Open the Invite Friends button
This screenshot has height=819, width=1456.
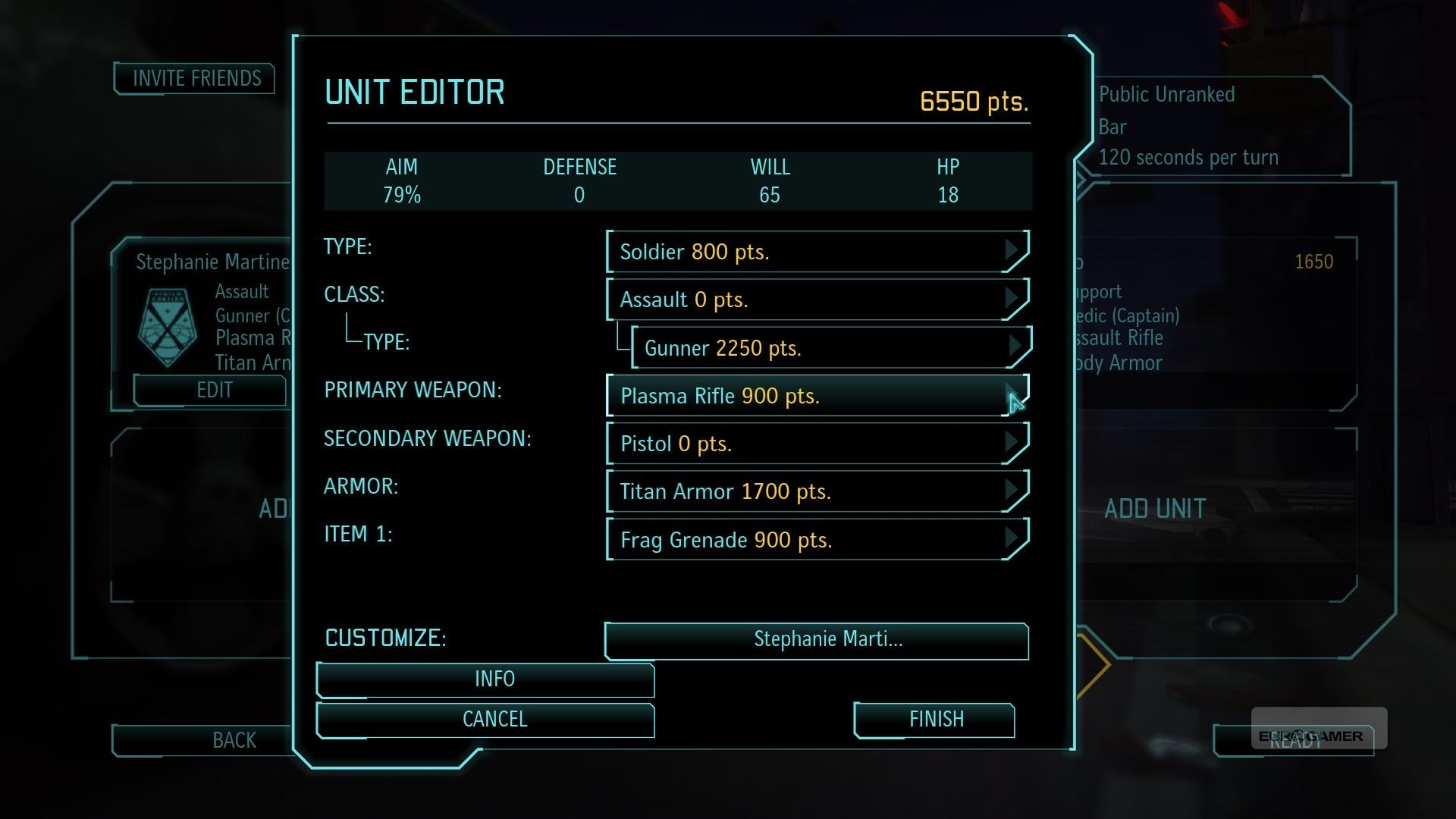pyautogui.click(x=195, y=78)
